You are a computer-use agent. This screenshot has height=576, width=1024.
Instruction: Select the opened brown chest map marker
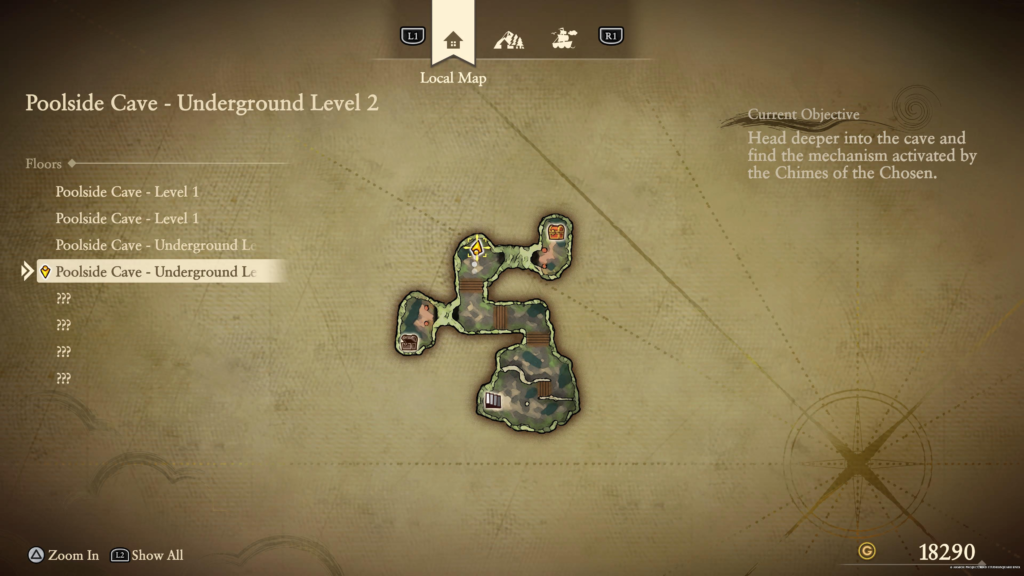pyautogui.click(x=409, y=343)
